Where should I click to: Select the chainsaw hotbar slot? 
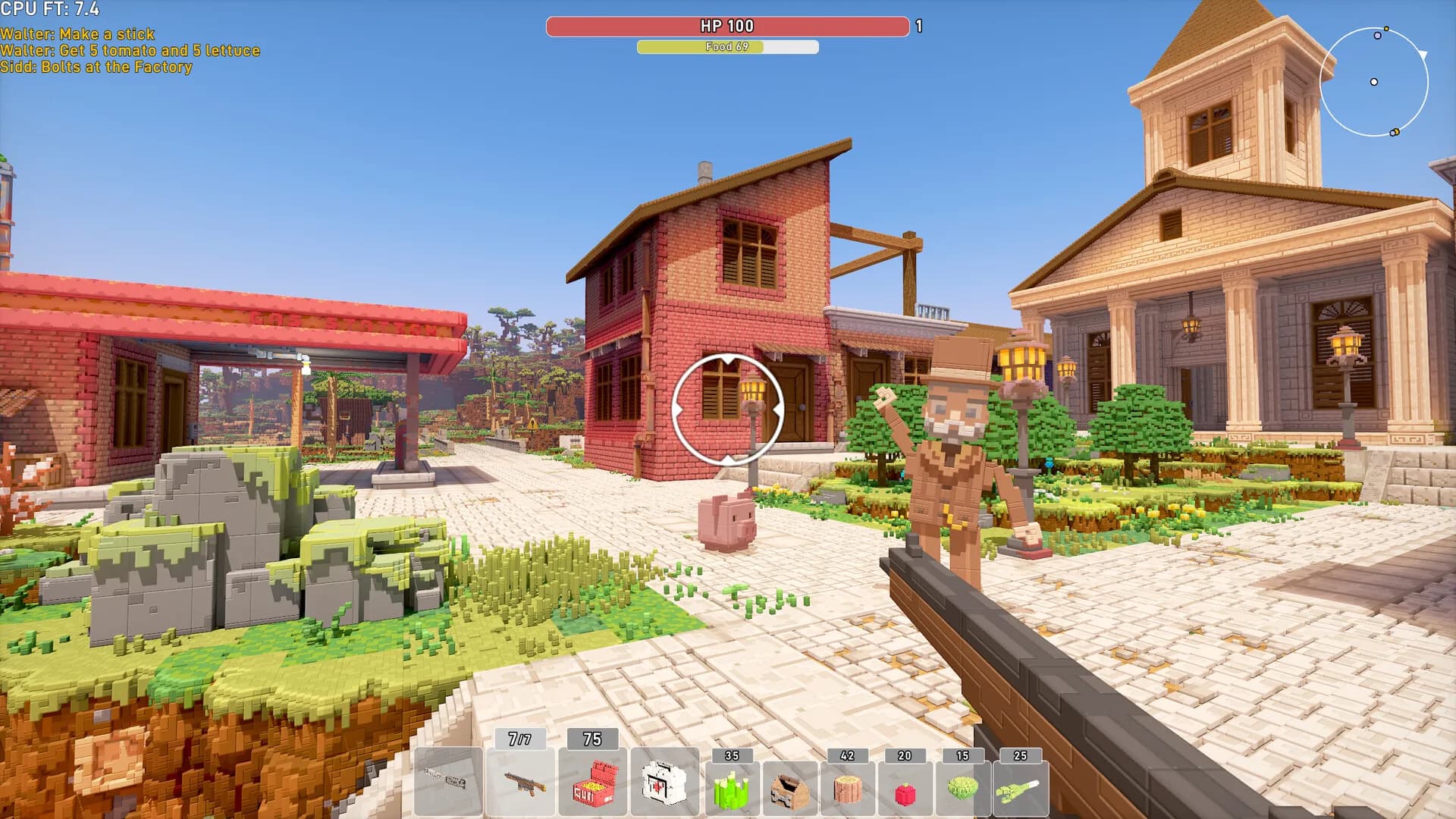coord(447,781)
